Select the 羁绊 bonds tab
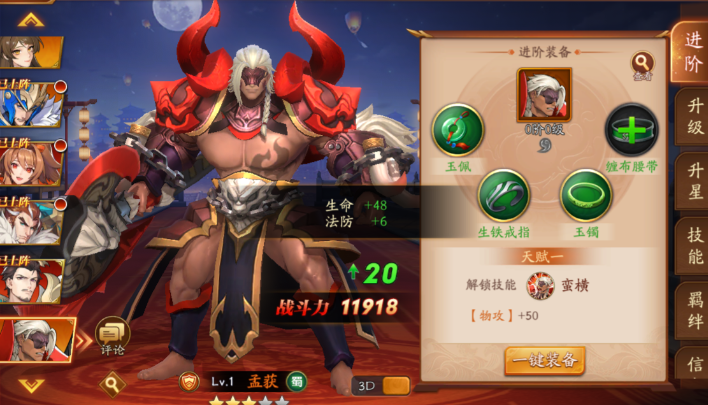708x405 pixels. tap(690, 308)
